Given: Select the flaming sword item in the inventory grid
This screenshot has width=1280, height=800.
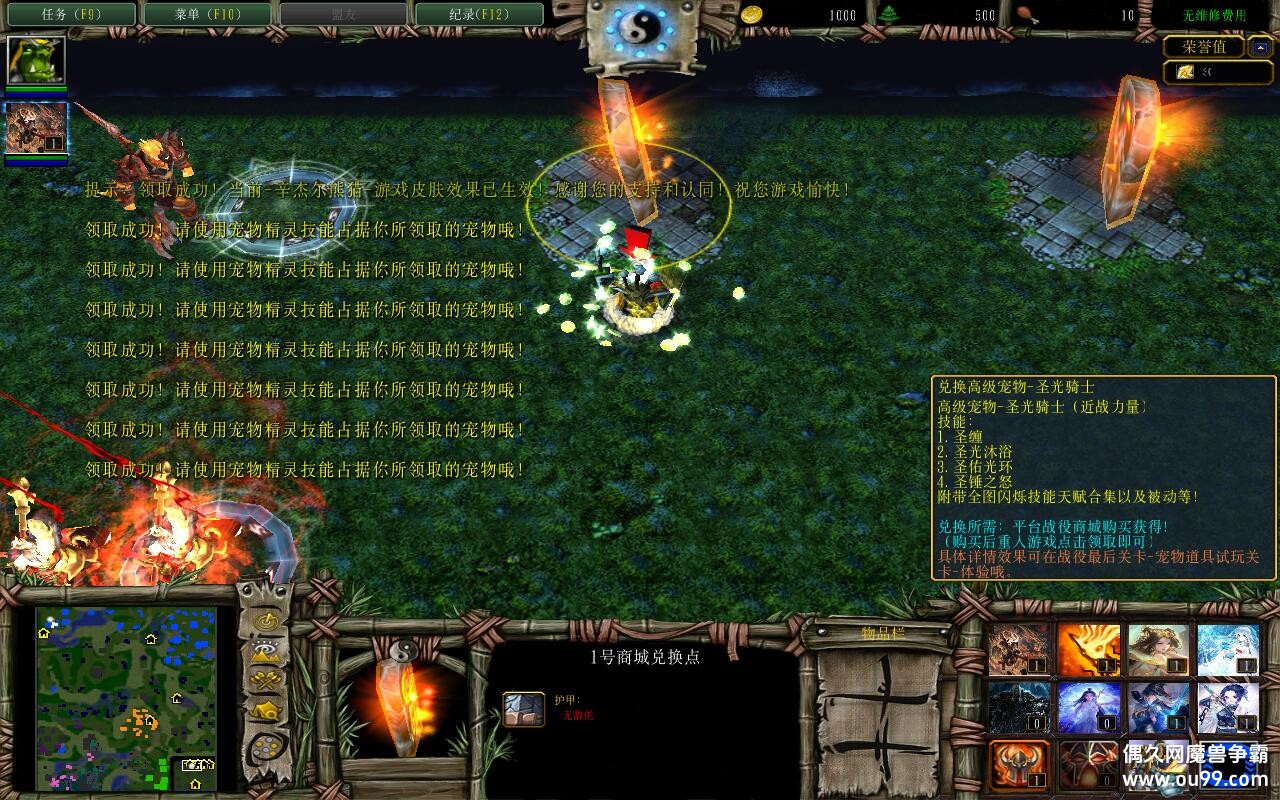Looking at the screenshot, I should point(1087,650).
